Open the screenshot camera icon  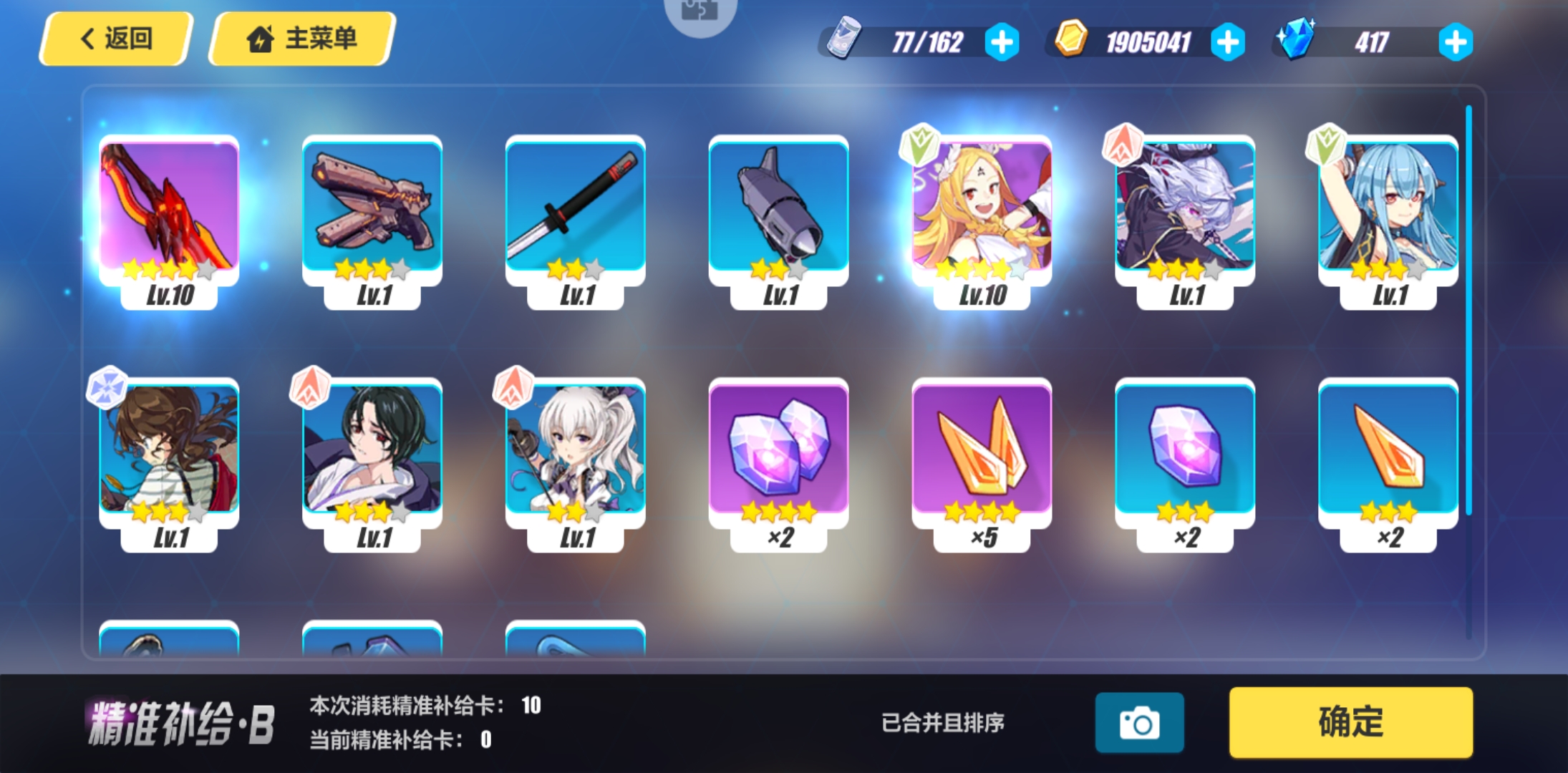click(1140, 723)
